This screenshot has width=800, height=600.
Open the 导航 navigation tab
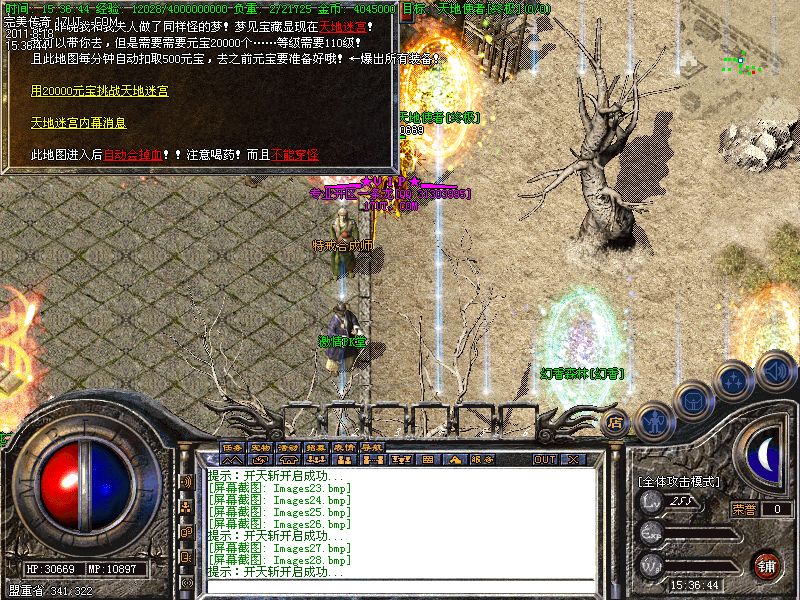click(x=372, y=447)
